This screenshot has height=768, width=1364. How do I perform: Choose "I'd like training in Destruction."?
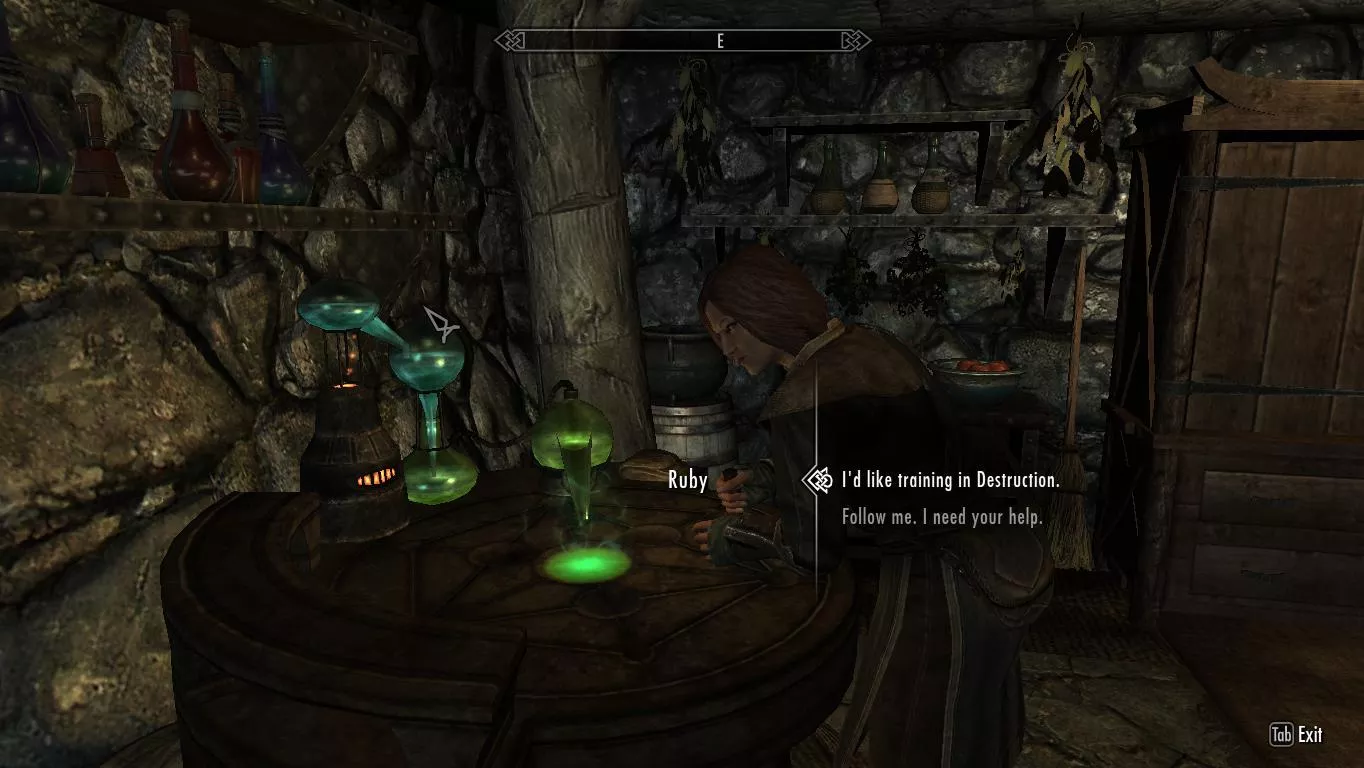click(x=950, y=480)
